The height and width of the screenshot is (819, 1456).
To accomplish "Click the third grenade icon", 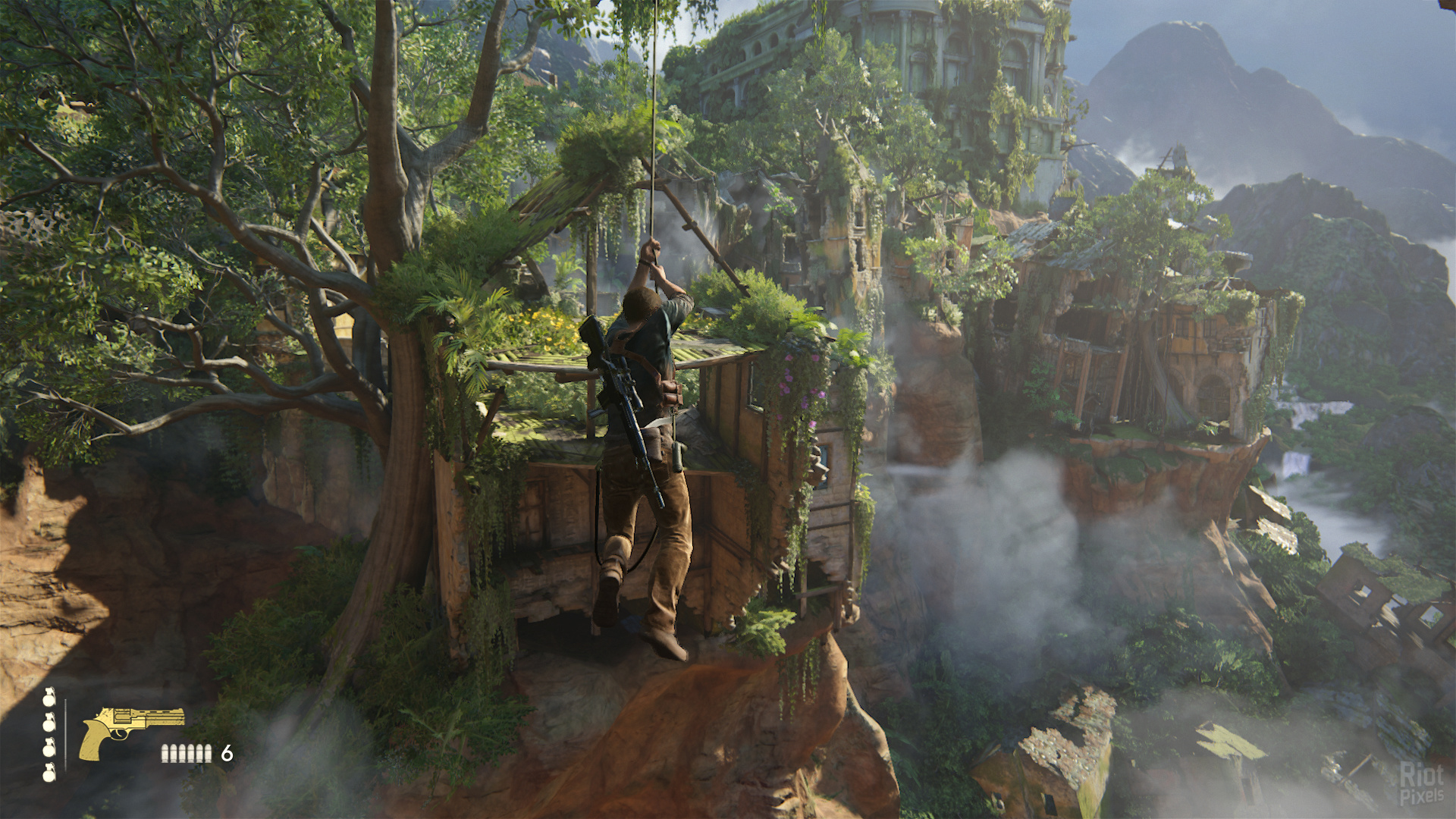I will click(49, 750).
